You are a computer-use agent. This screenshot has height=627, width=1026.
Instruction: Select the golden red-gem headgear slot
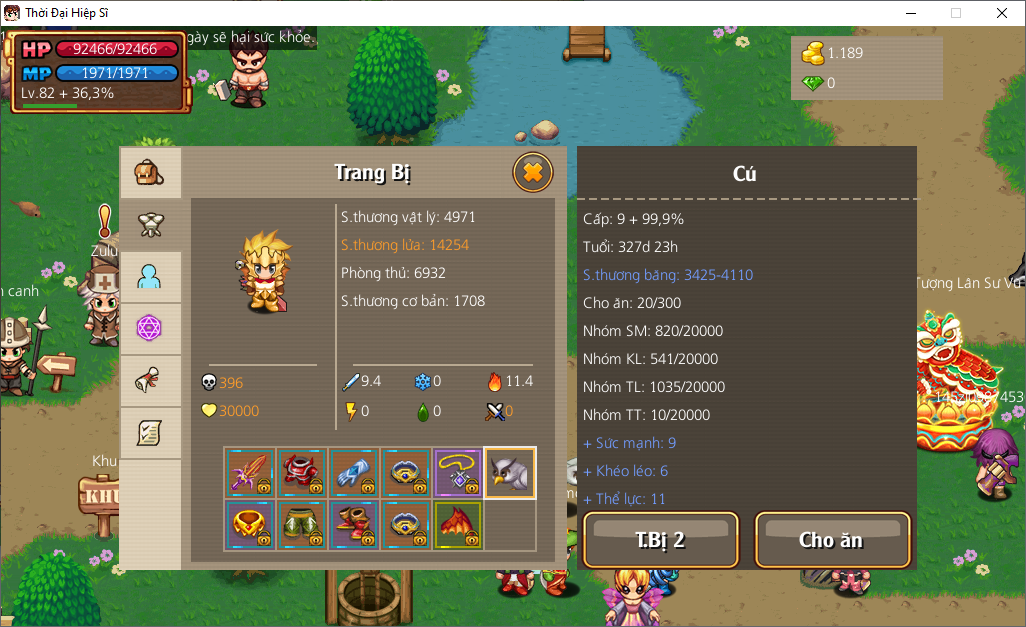point(250,525)
